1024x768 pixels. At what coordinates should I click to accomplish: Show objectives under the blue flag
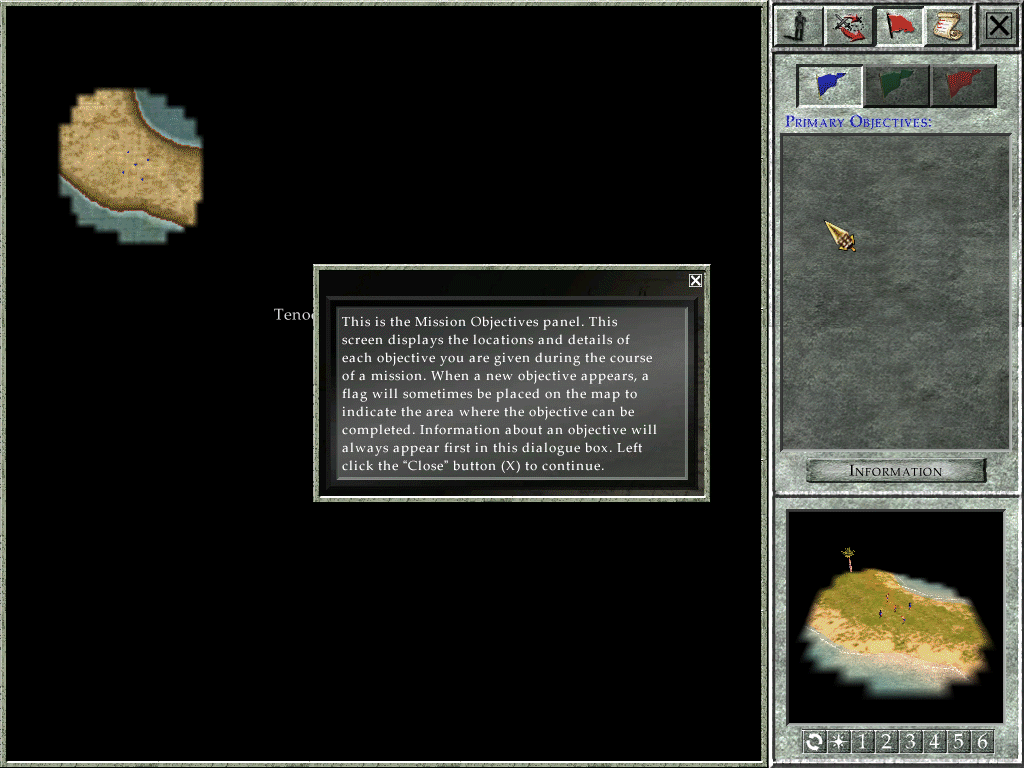pos(830,86)
